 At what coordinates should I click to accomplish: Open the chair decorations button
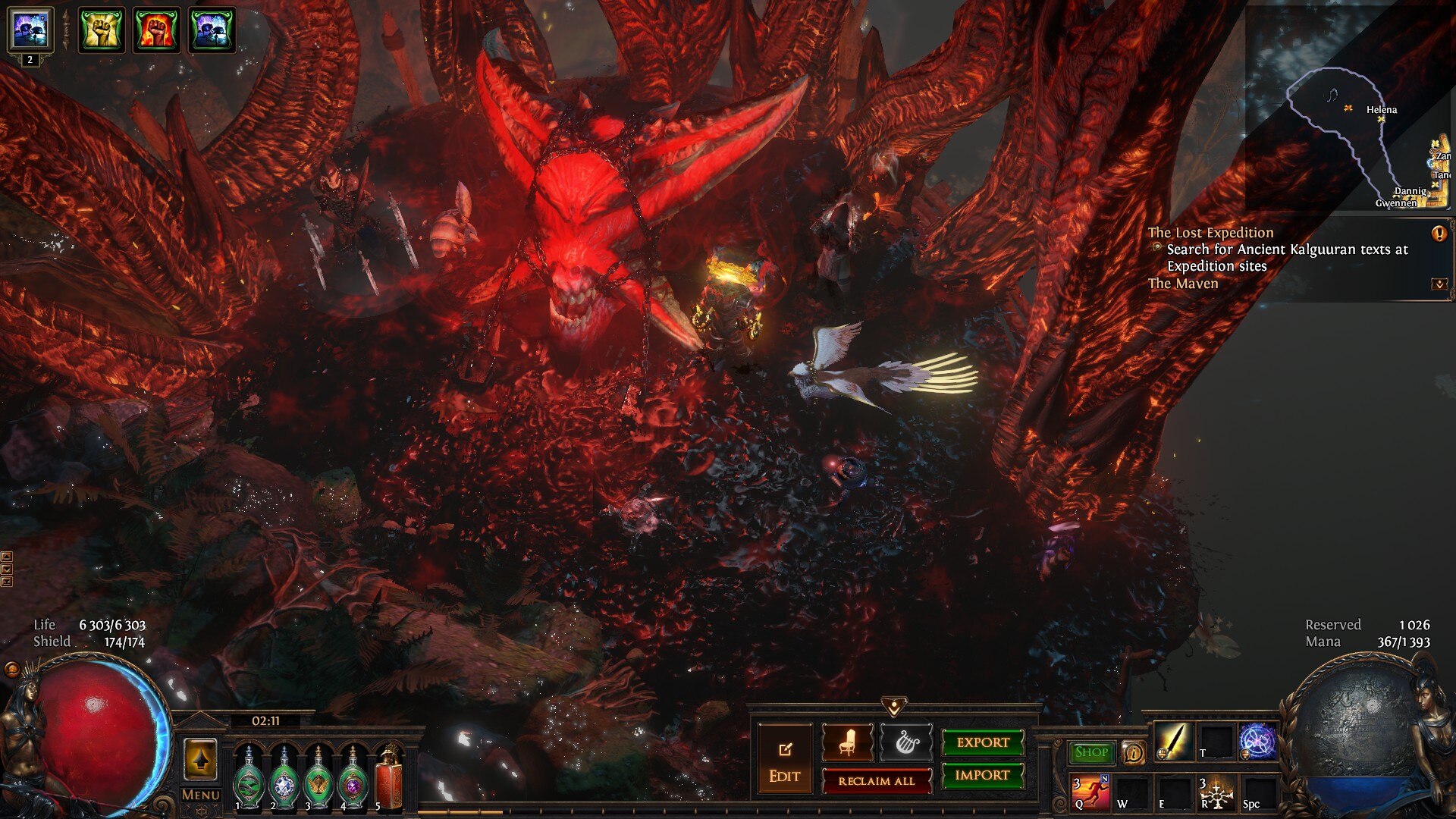pos(847,743)
